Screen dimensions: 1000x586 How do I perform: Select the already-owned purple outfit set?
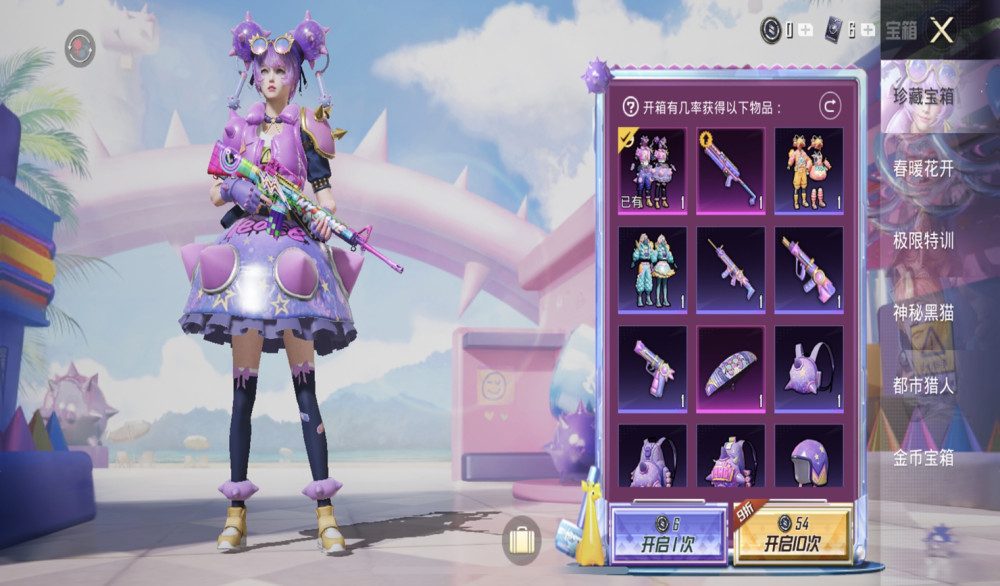(652, 170)
